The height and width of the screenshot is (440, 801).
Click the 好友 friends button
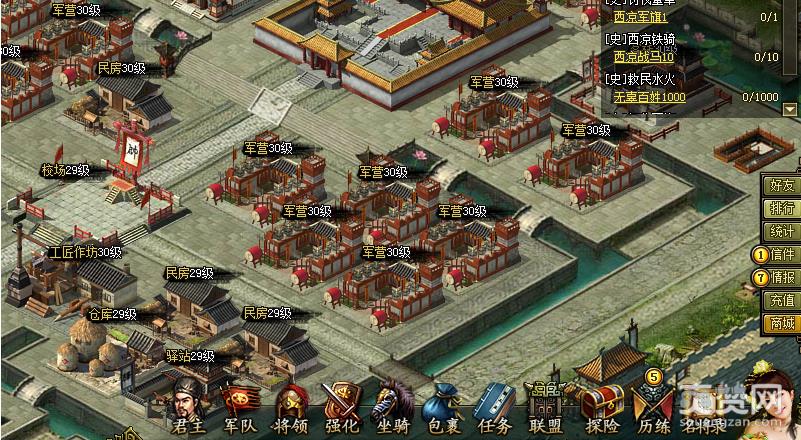point(782,186)
